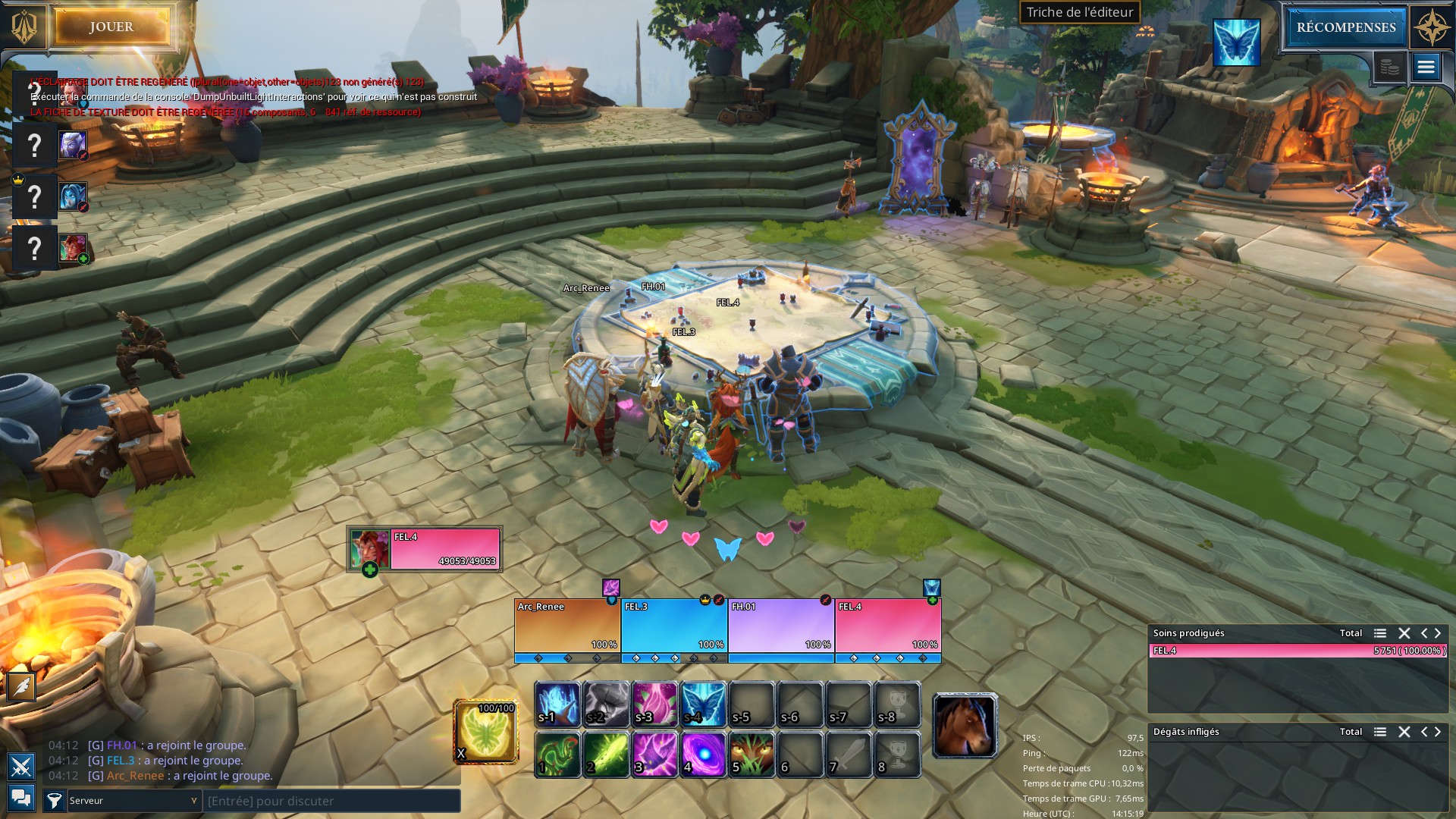Click the JOUER button

coord(111,27)
